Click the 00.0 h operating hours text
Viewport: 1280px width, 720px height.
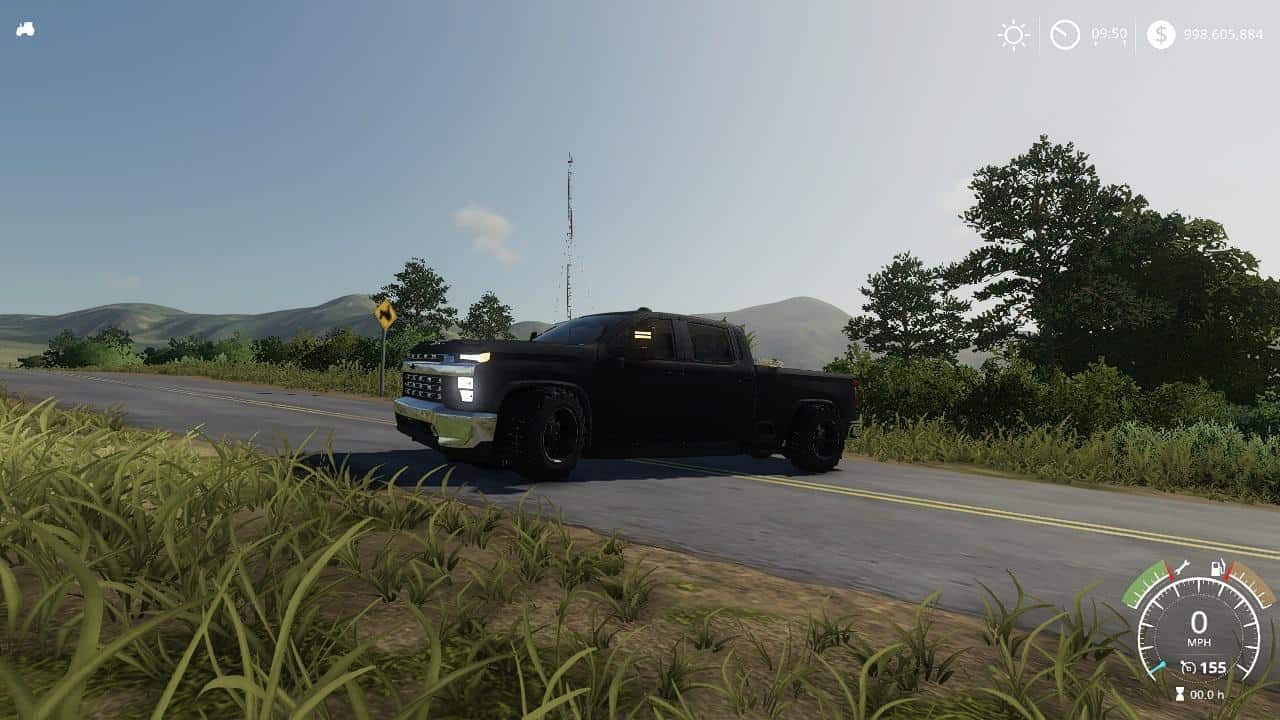1207,693
